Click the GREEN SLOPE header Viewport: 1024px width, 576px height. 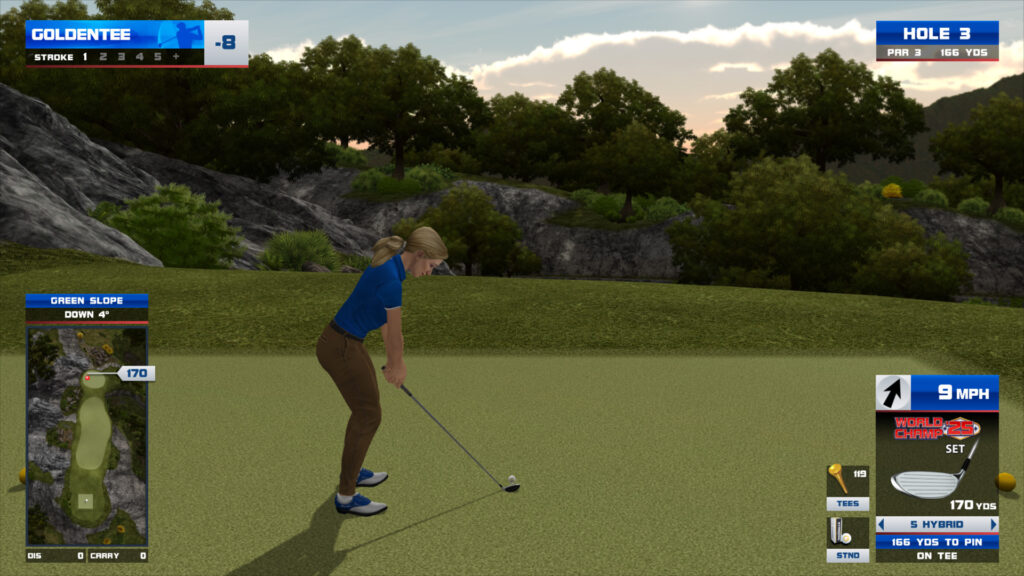(x=87, y=300)
